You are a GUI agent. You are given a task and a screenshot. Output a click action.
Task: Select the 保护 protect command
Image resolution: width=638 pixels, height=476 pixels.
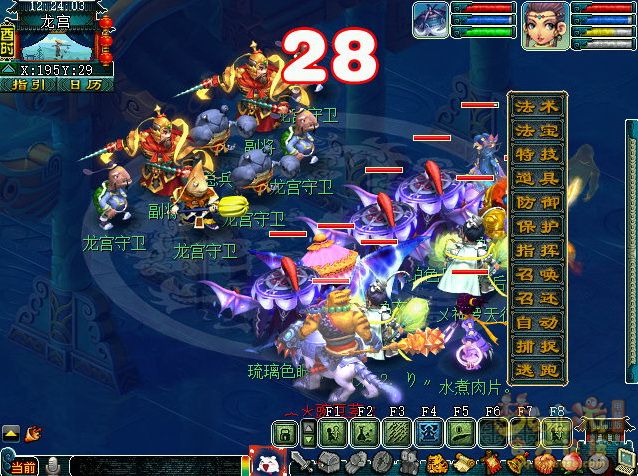(537, 226)
